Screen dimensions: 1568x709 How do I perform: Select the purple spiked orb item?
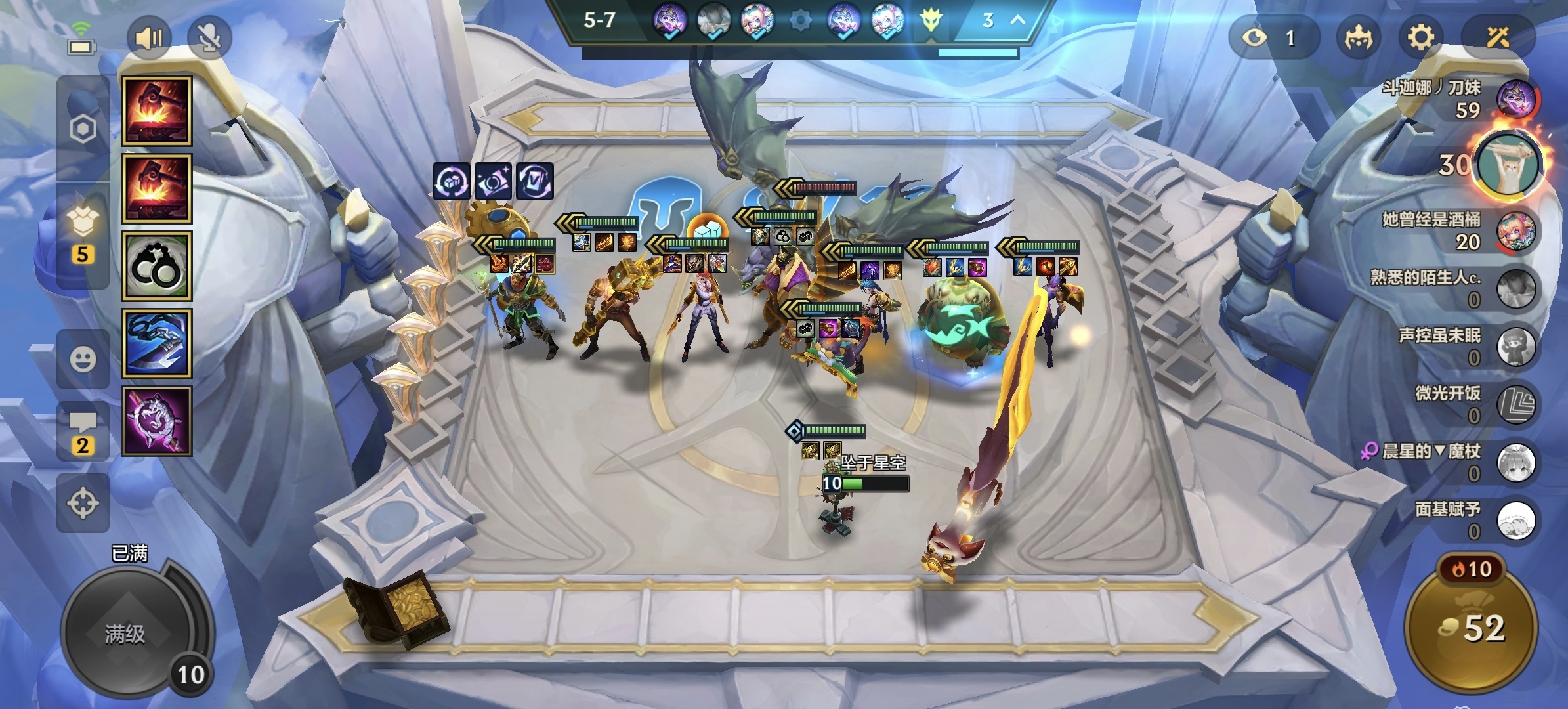tap(156, 421)
